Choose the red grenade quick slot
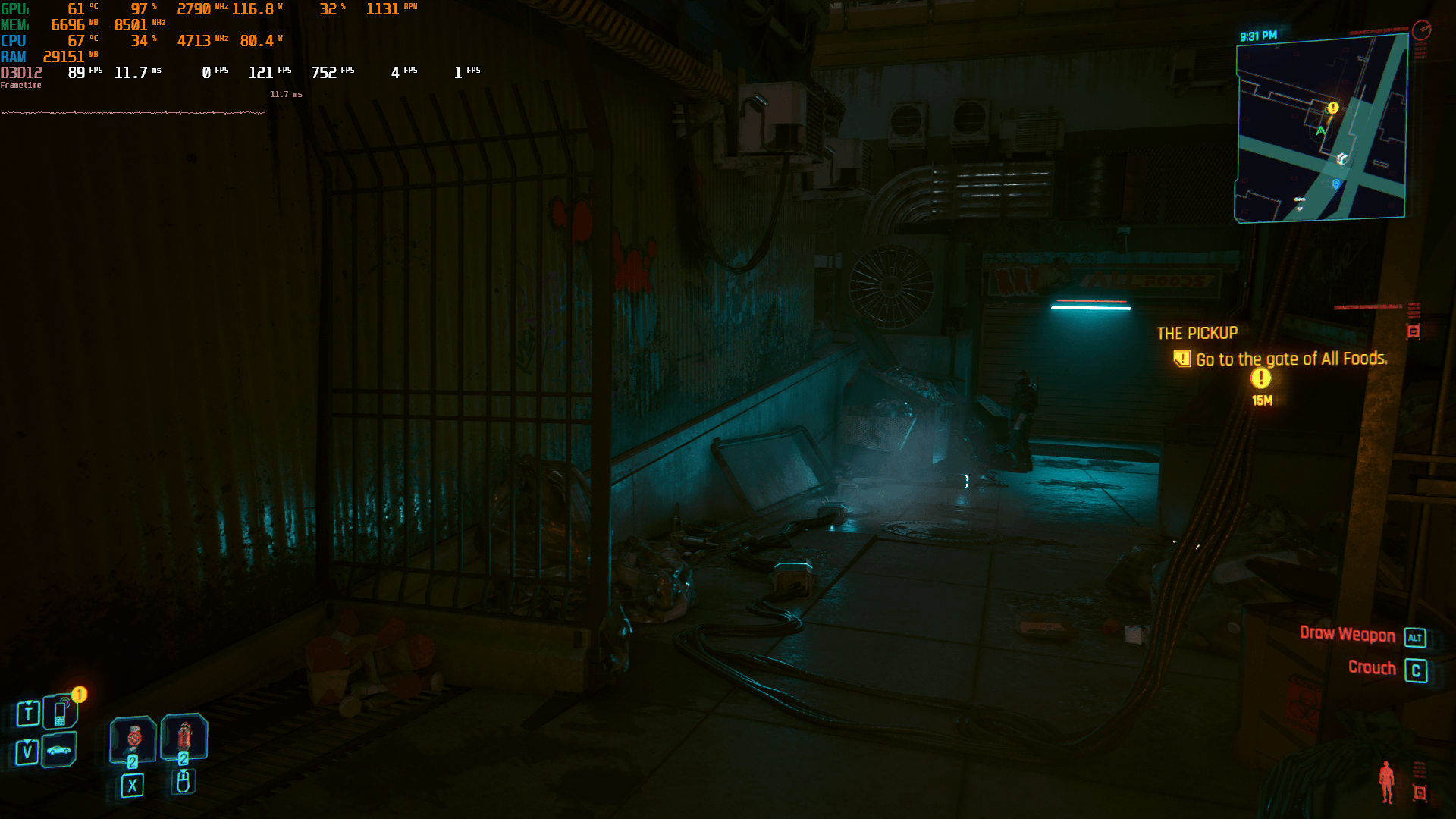1456x819 pixels. 184,736
